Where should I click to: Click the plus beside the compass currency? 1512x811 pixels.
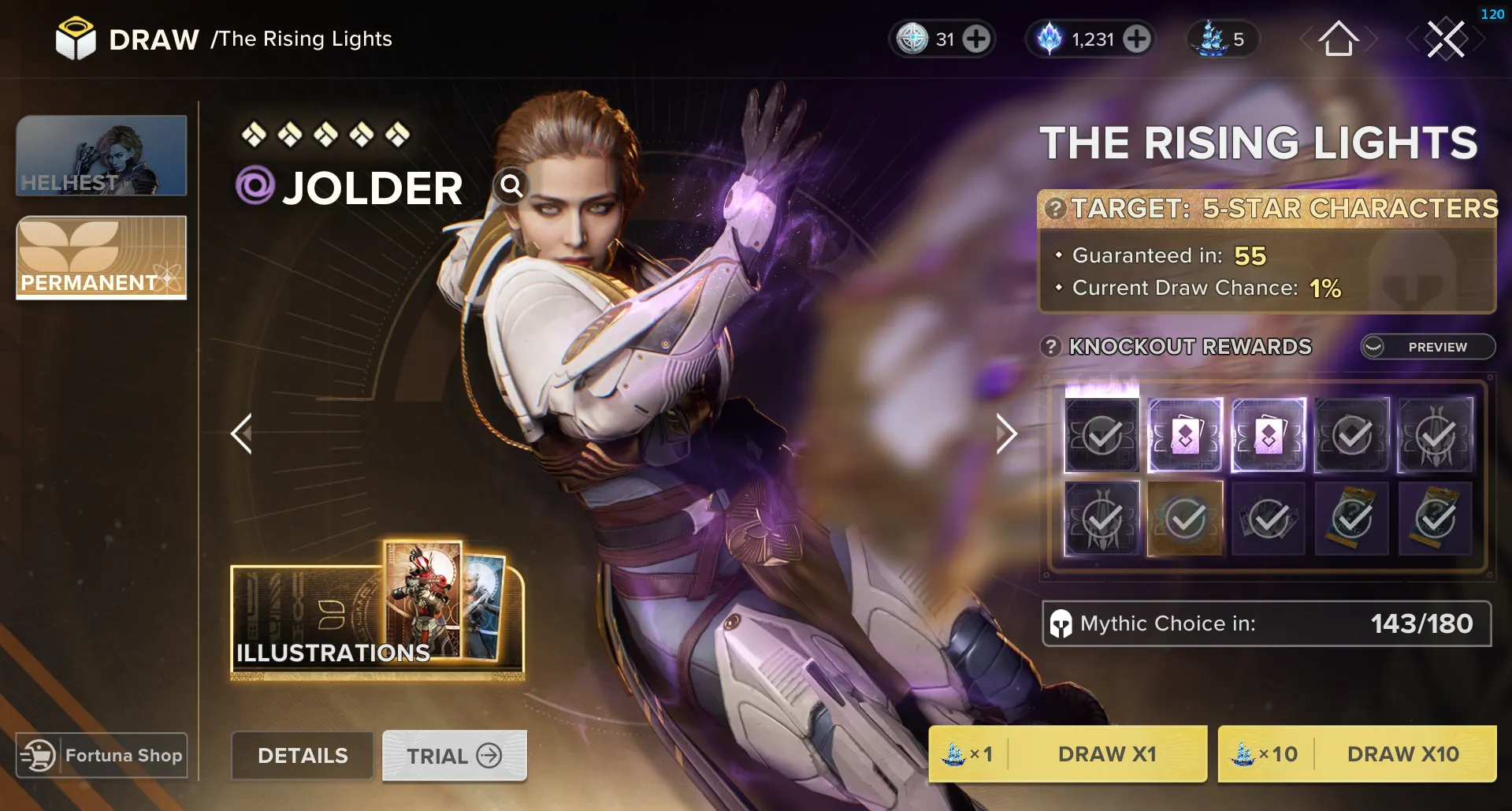977,38
